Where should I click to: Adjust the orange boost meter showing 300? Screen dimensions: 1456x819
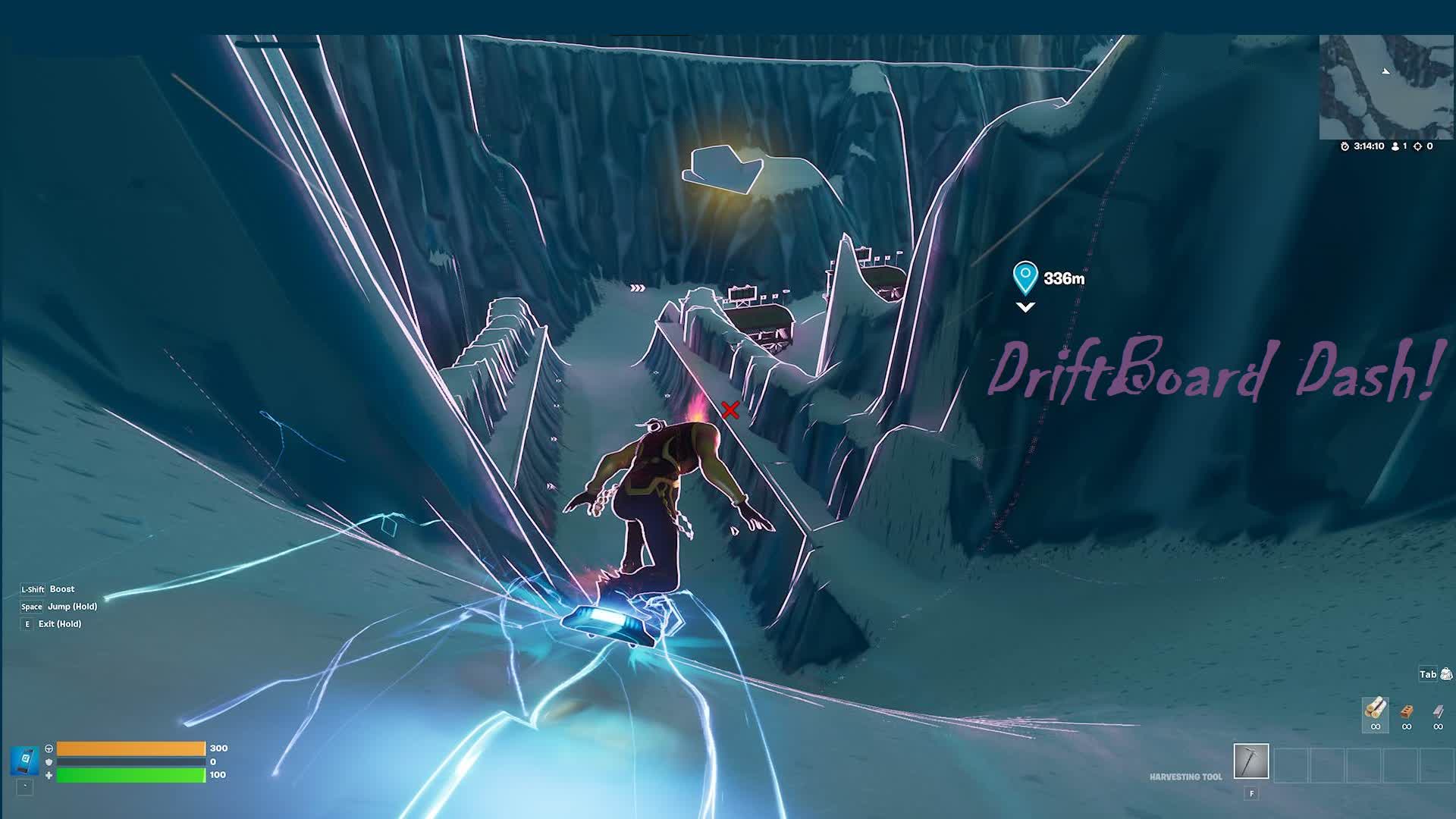[129, 748]
